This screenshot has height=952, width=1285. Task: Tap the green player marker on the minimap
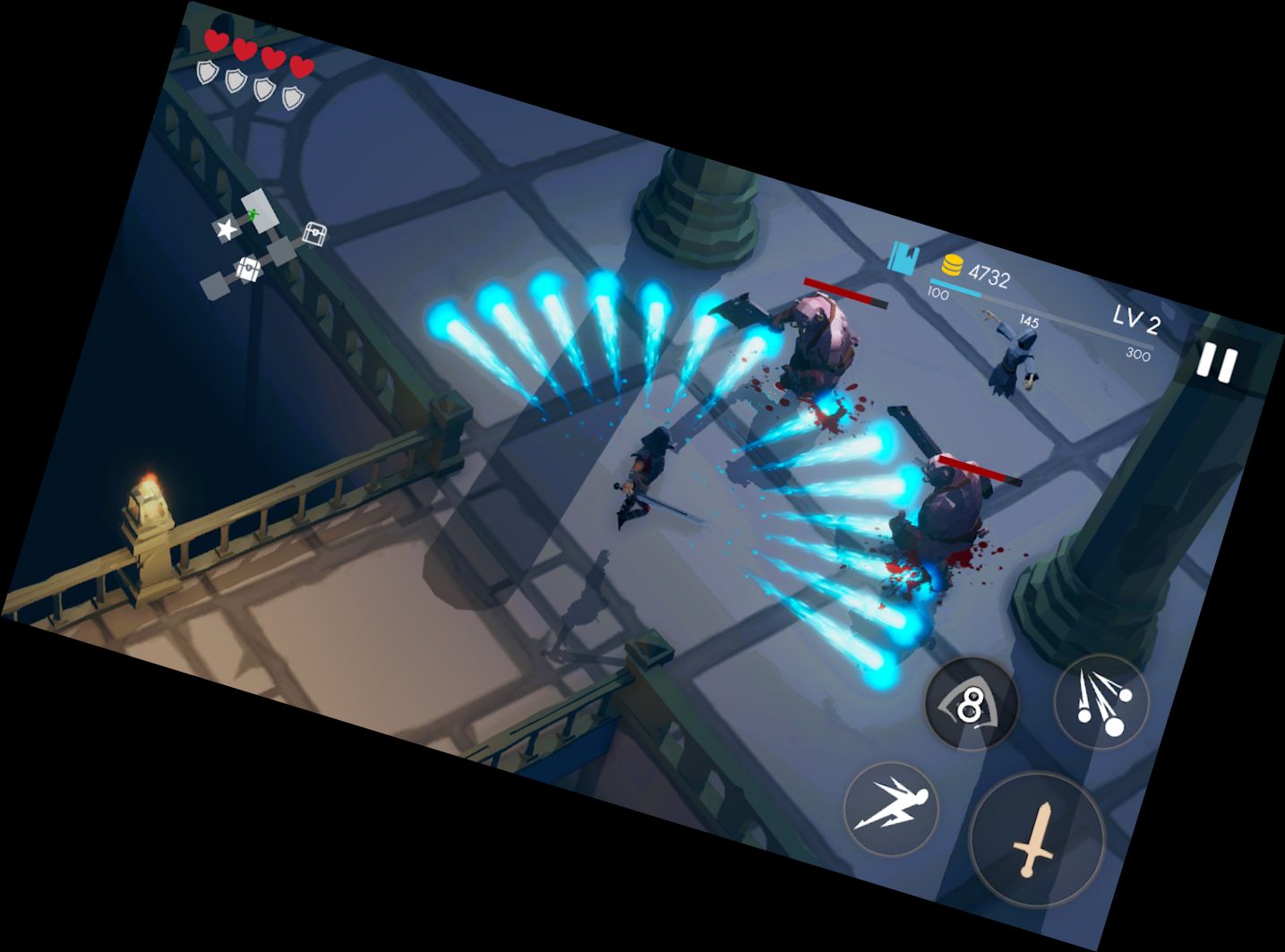252,213
